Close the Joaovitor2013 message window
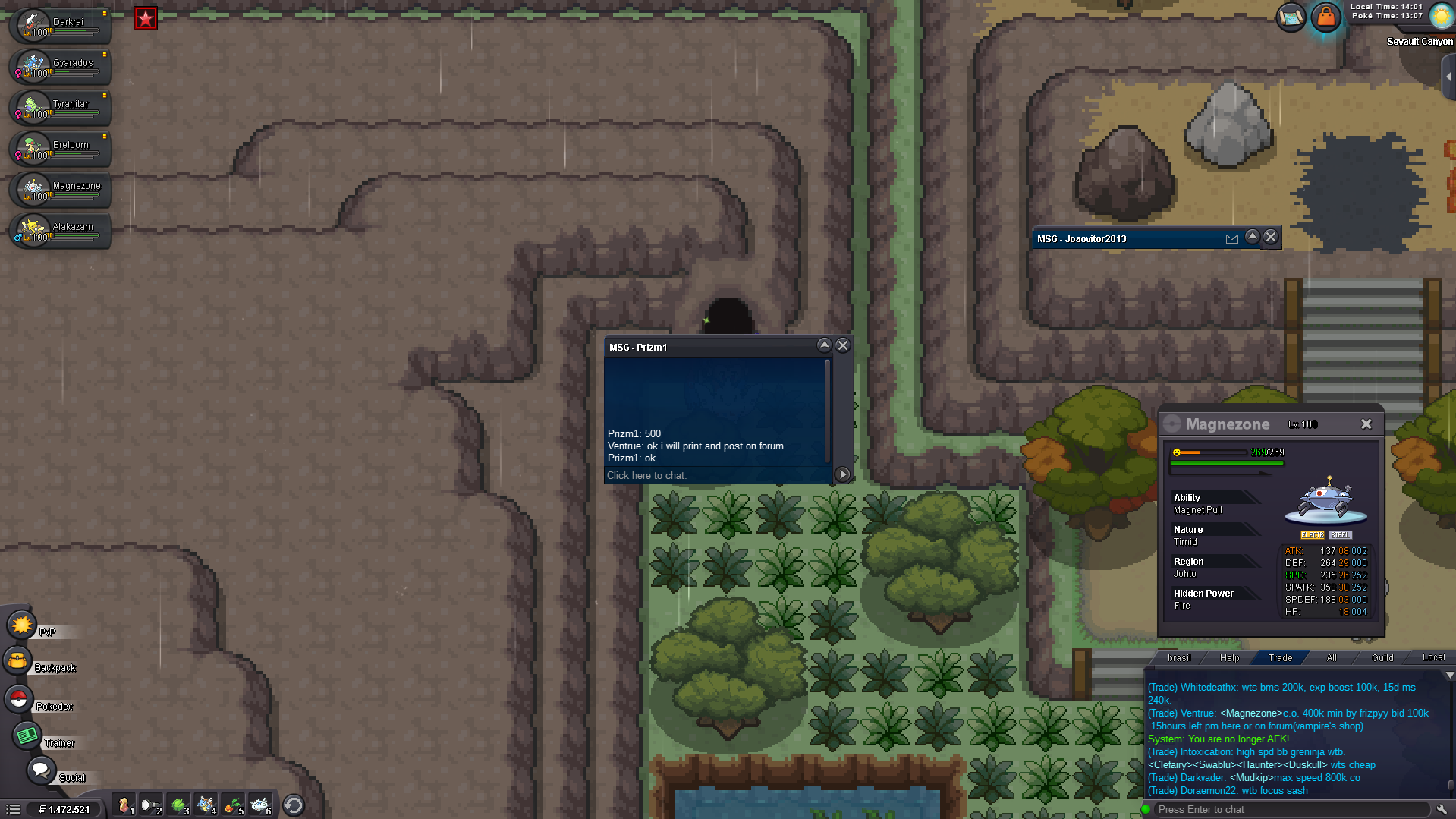The image size is (1456, 819). click(x=1271, y=238)
